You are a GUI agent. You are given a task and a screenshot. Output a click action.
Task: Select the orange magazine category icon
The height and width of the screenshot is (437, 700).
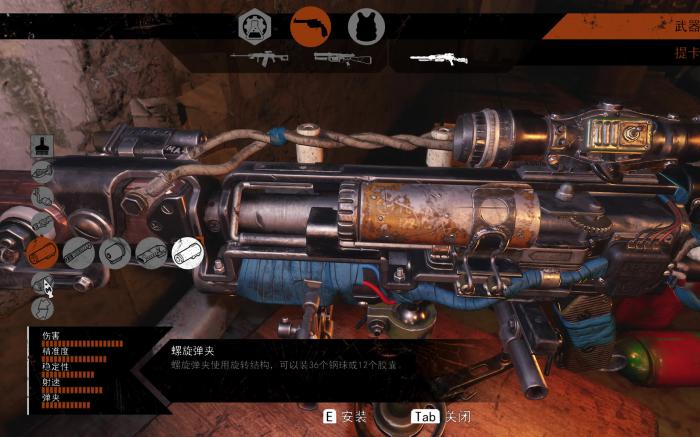42,253
